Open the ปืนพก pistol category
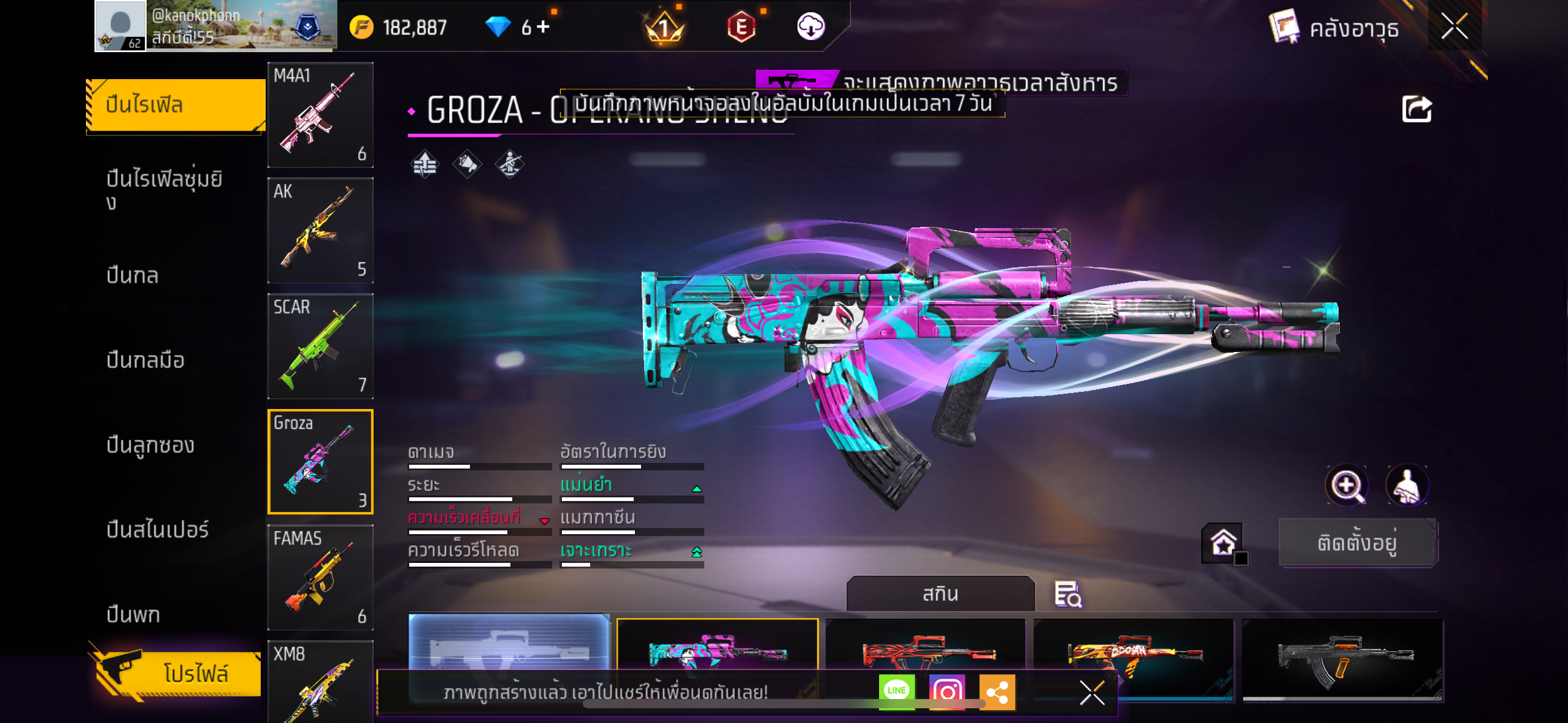 [133, 614]
